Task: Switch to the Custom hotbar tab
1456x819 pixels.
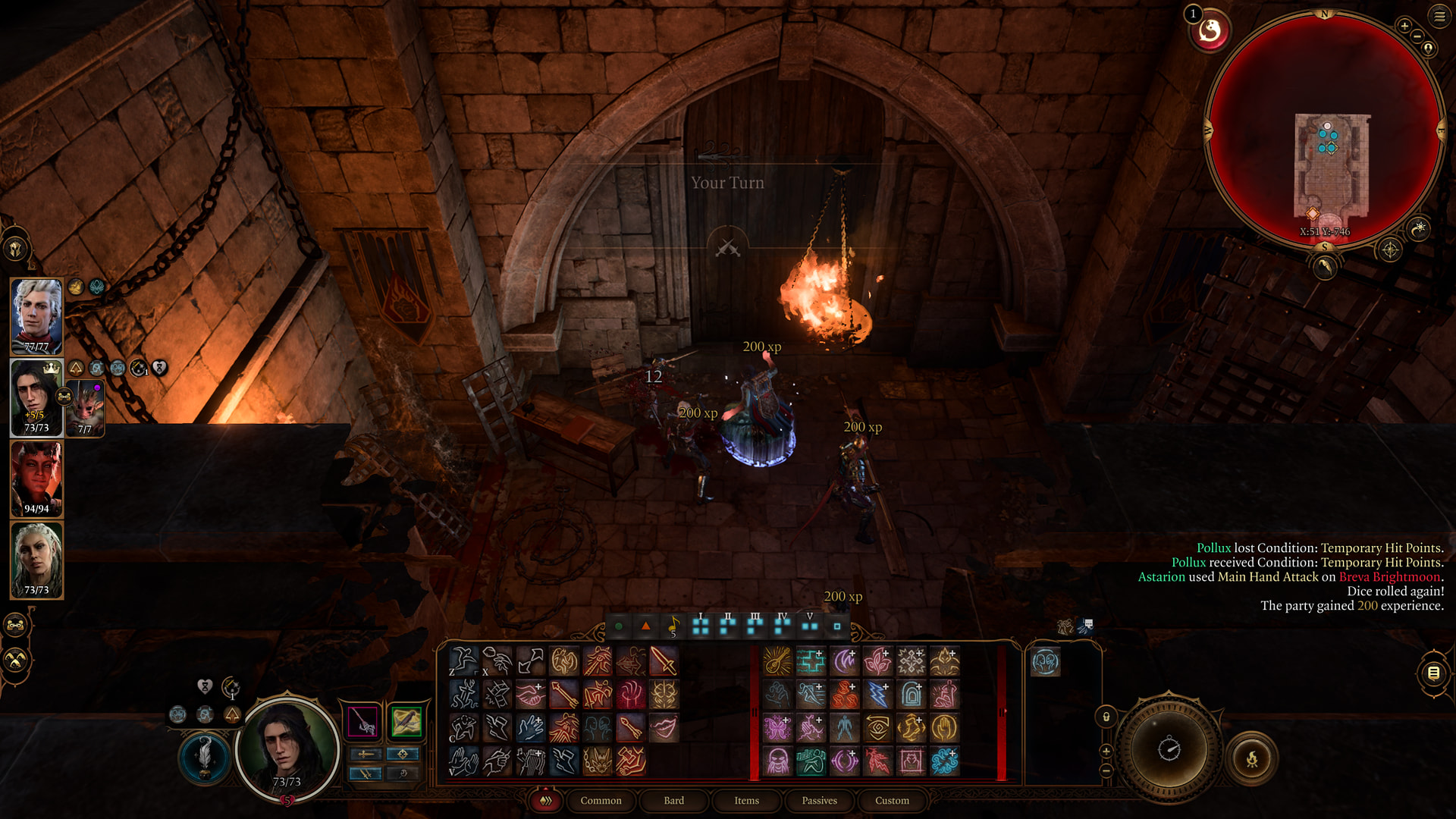Action: click(892, 801)
